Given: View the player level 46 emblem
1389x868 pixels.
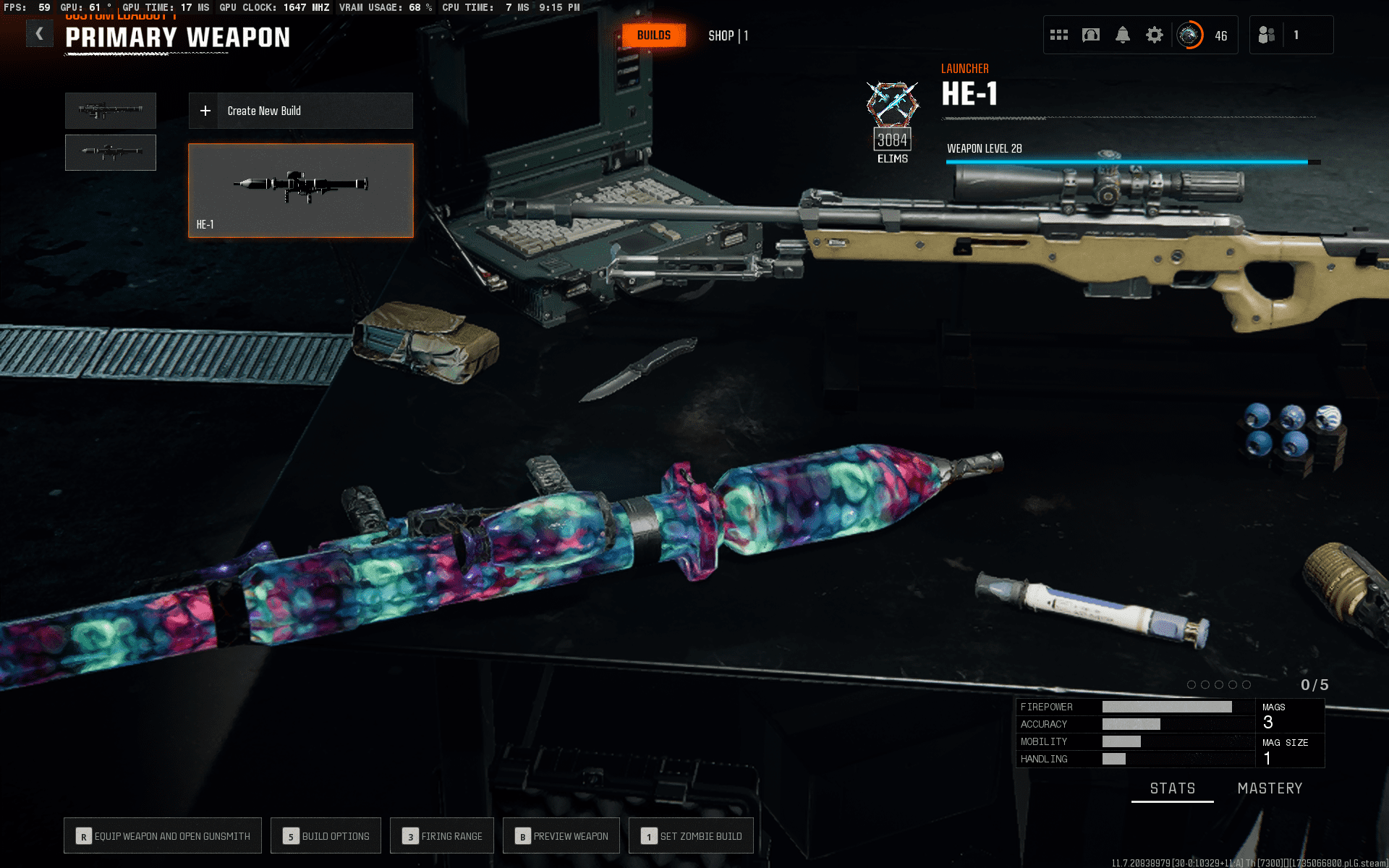Looking at the screenshot, I should click(1189, 35).
